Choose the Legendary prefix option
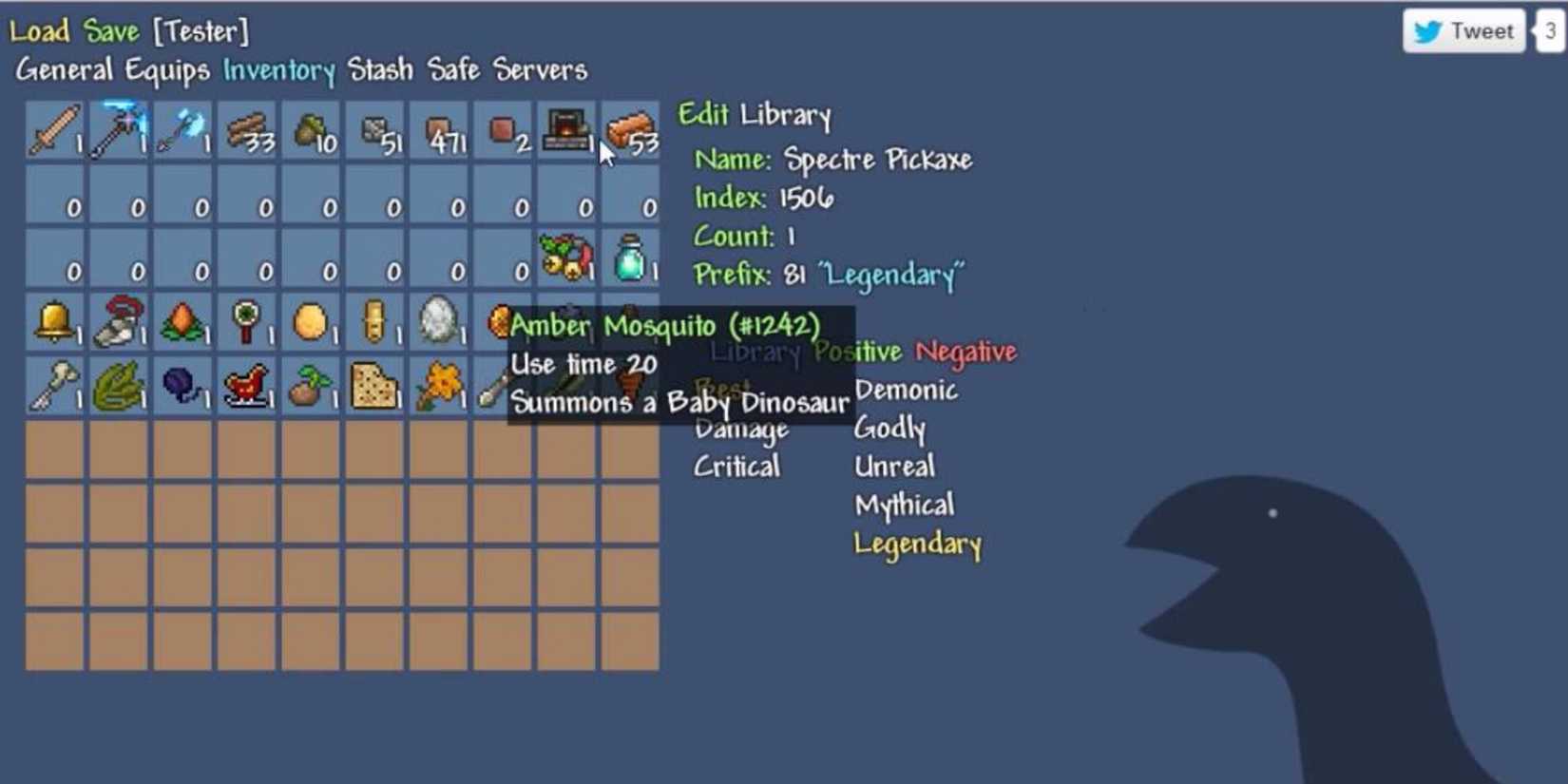The image size is (1568, 784). coord(916,544)
